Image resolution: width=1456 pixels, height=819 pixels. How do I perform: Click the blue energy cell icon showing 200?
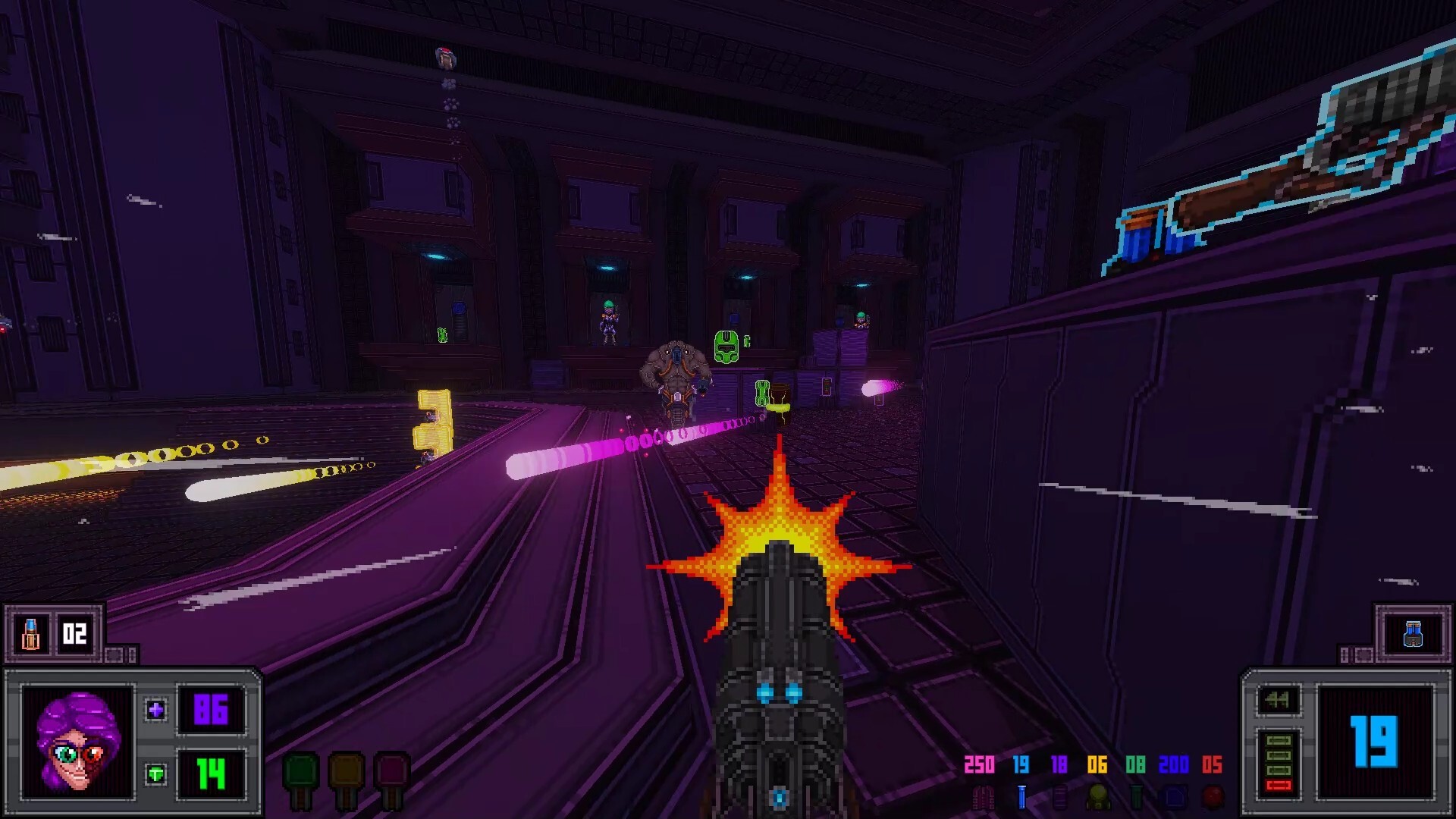[x=1175, y=795]
